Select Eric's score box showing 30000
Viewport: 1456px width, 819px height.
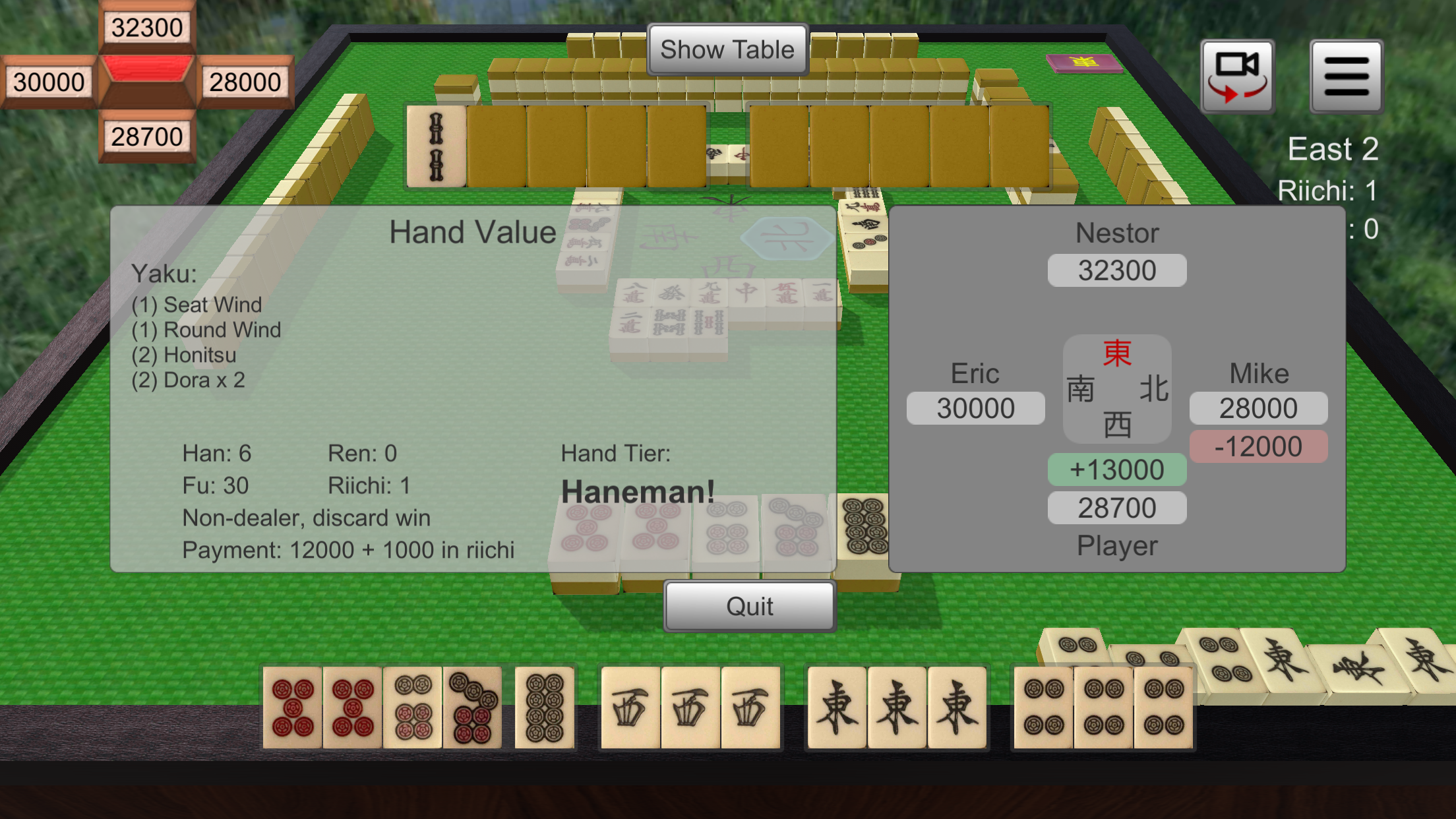tap(975, 408)
